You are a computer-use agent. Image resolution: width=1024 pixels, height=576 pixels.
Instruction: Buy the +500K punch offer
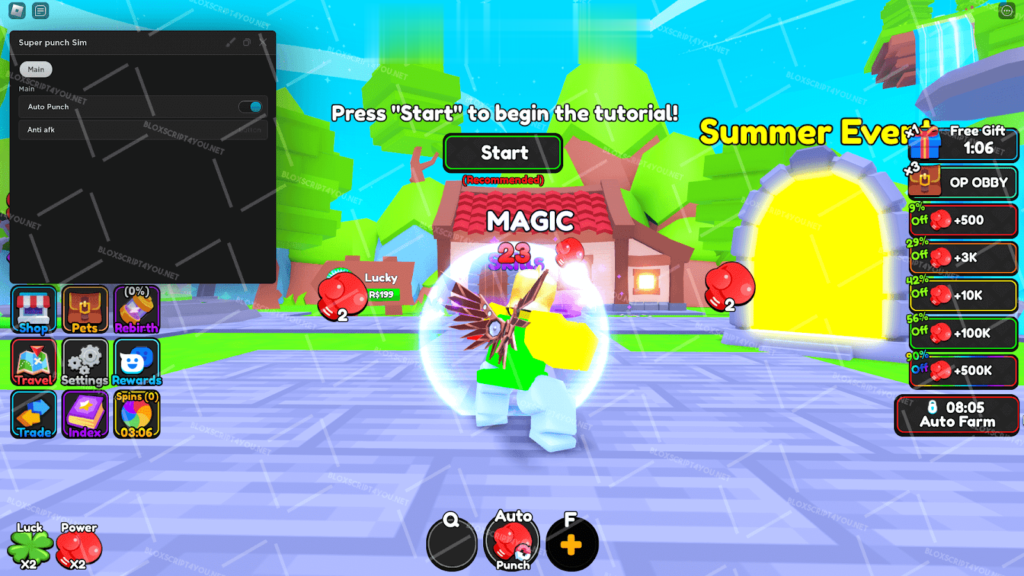pos(964,371)
